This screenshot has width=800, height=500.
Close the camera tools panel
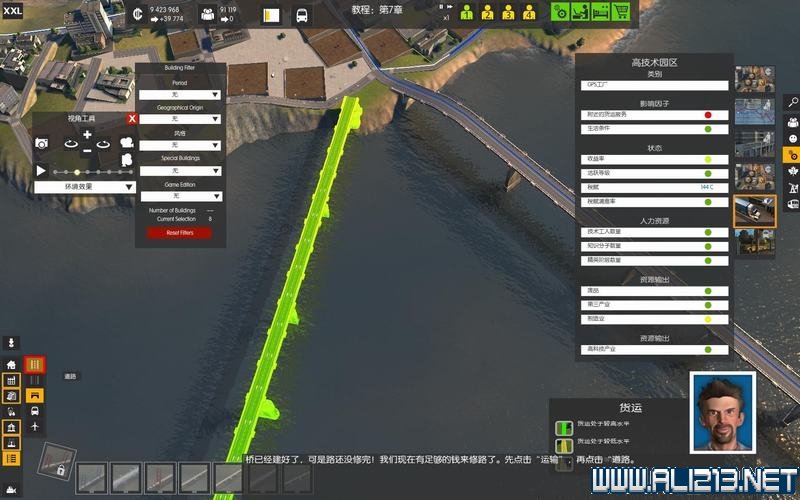132,119
